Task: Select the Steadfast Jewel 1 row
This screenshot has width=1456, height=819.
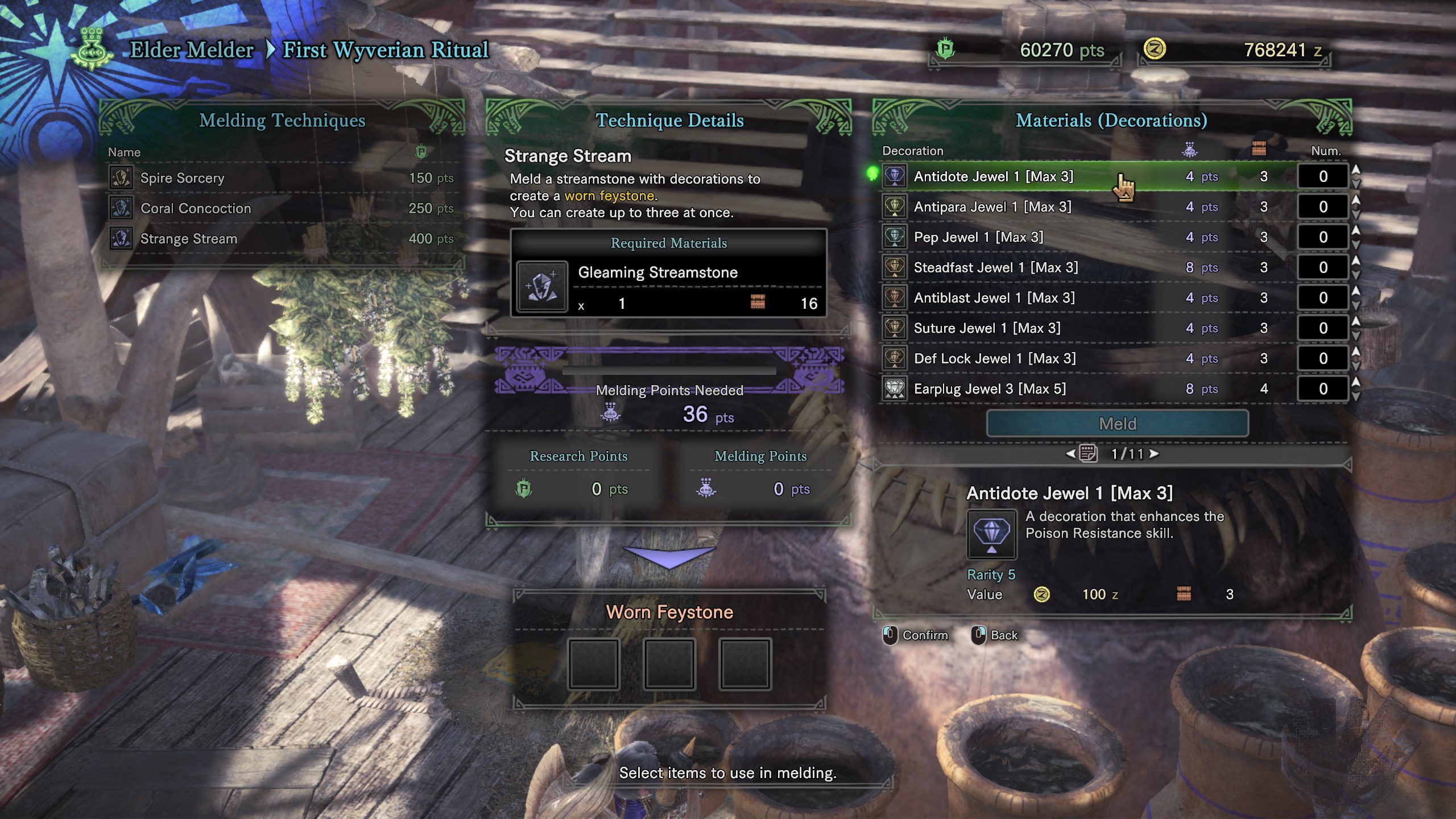Action: coord(995,267)
